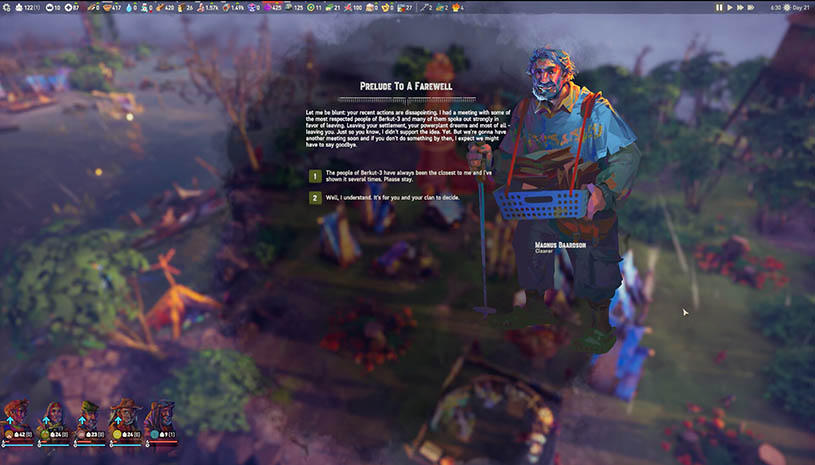The height and width of the screenshot is (465, 815).
Task: Open the clan leader with the cowboy hat
Action: pyautogui.click(x=126, y=414)
